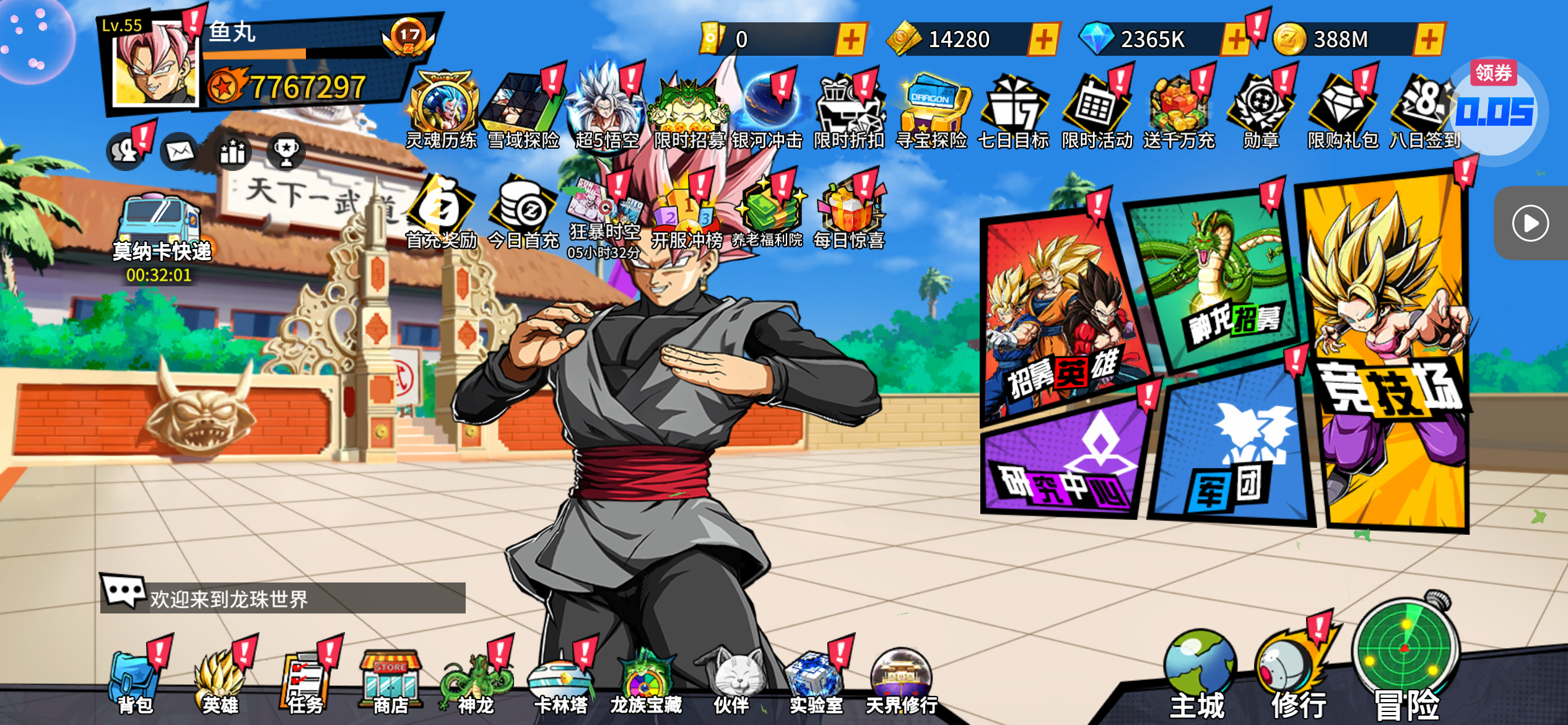
Task: Enter the 军团 legion panel
Action: [x=1232, y=452]
